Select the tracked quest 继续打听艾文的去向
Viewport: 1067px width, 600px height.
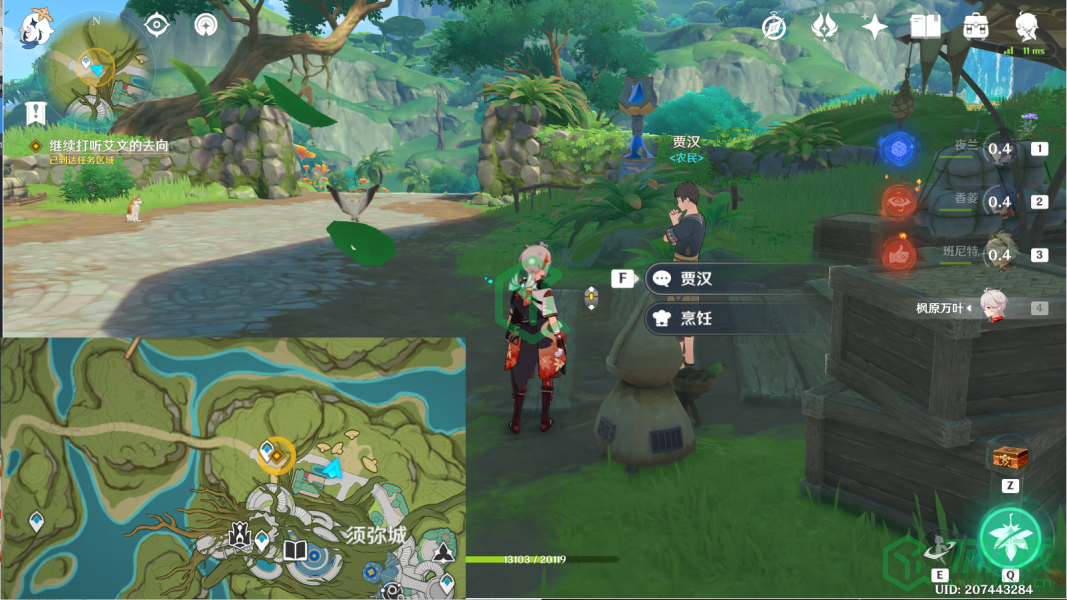(109, 146)
